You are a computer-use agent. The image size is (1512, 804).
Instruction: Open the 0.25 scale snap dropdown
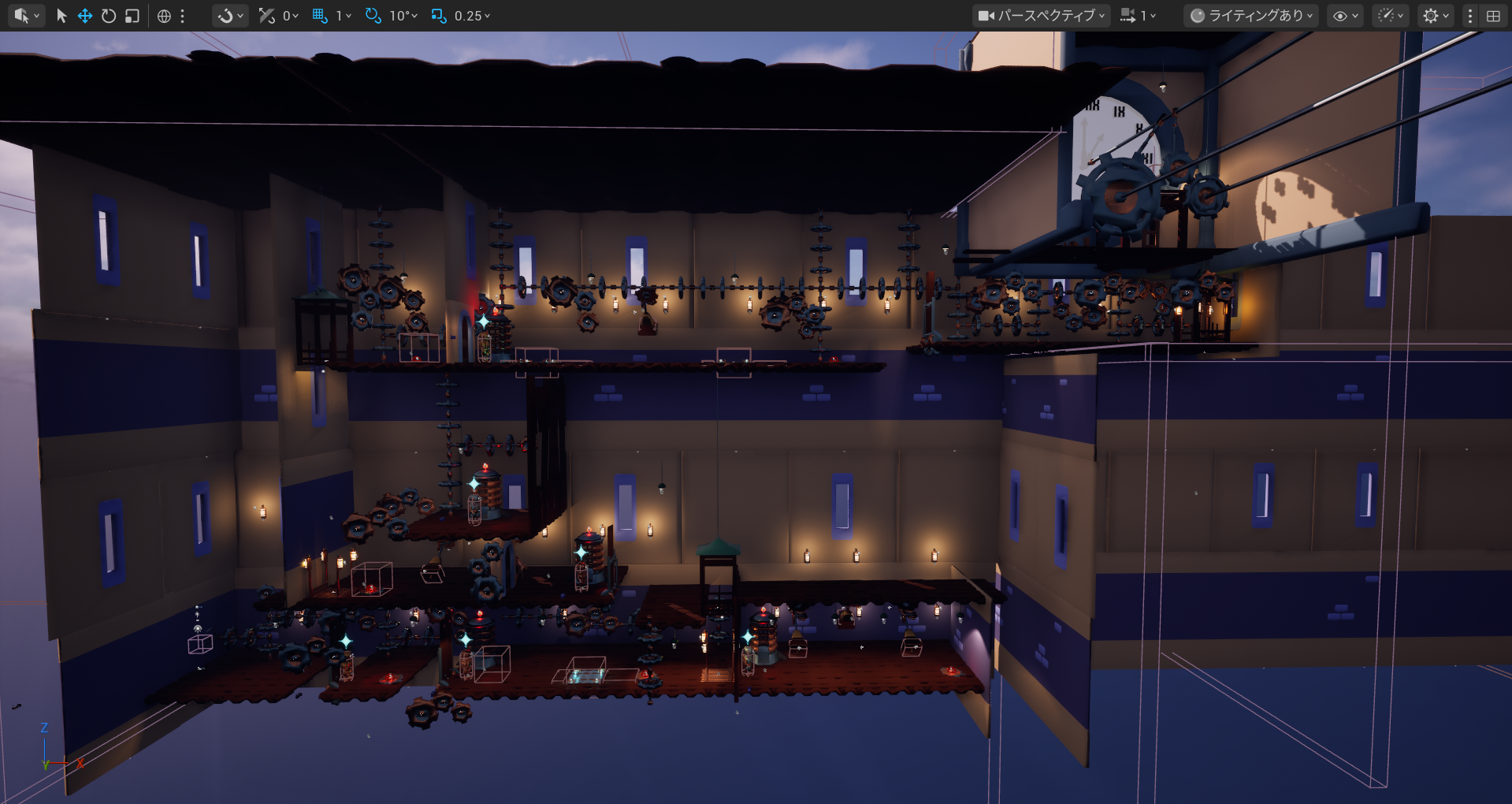tap(470, 16)
